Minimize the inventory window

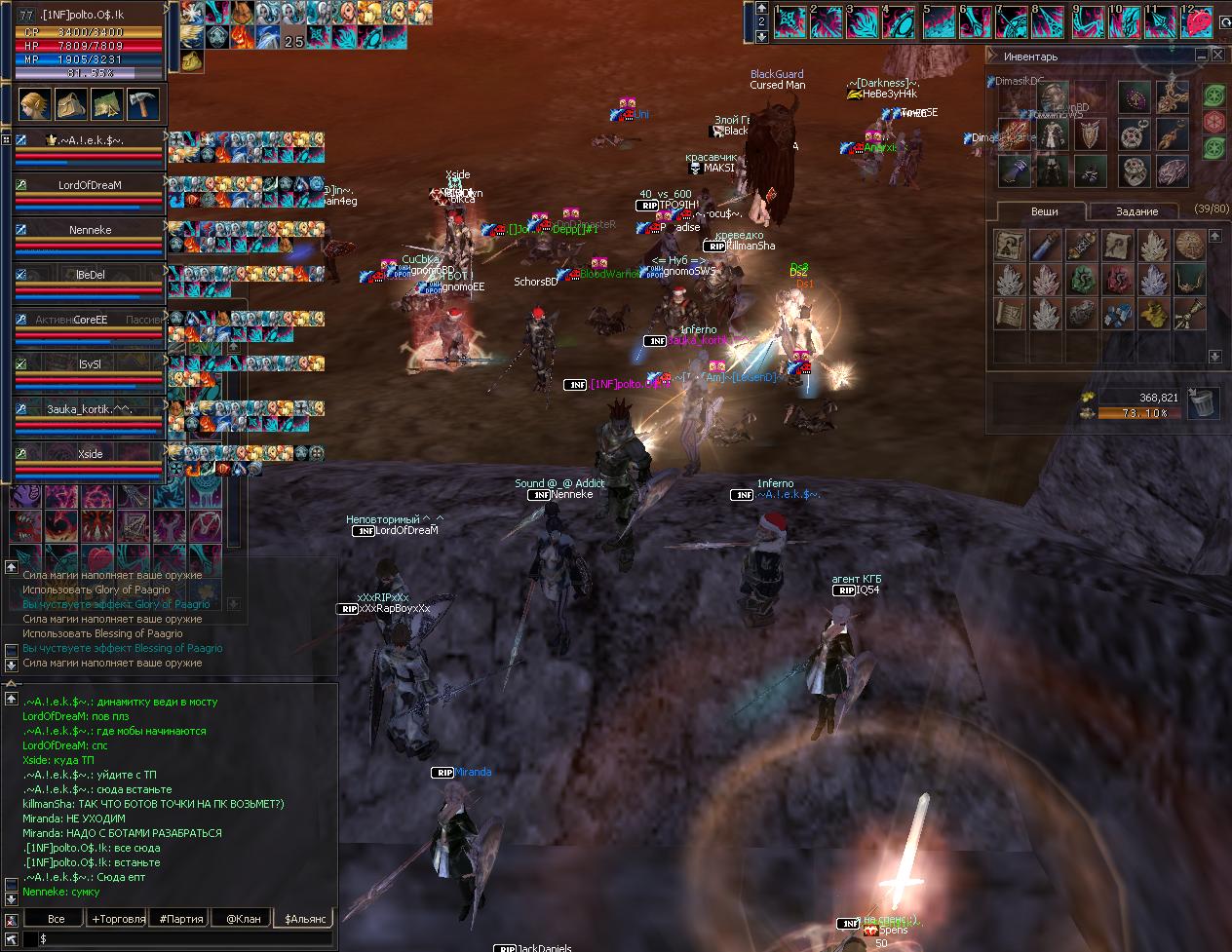pos(1202,56)
